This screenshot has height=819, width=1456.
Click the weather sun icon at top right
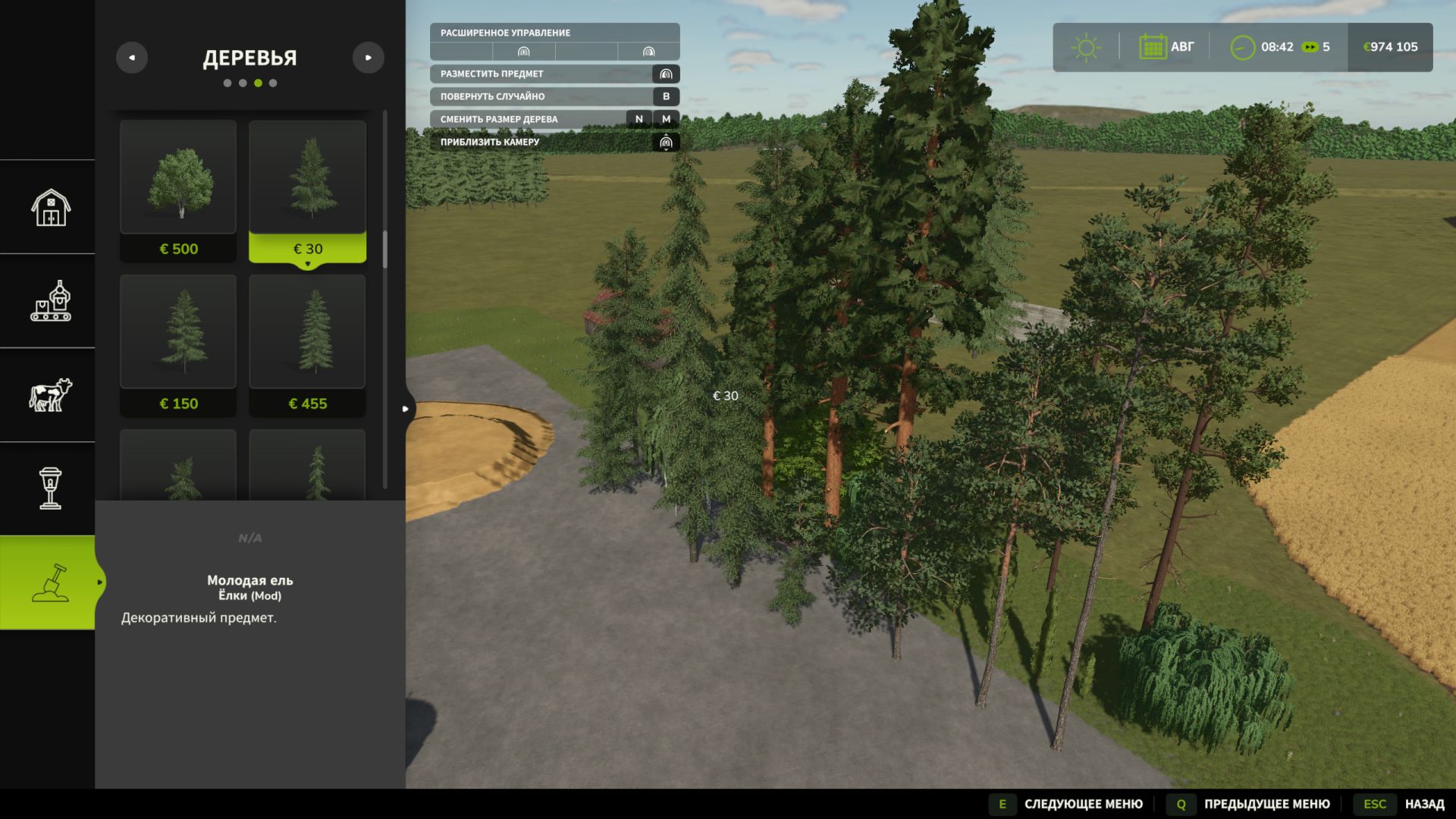1087,47
